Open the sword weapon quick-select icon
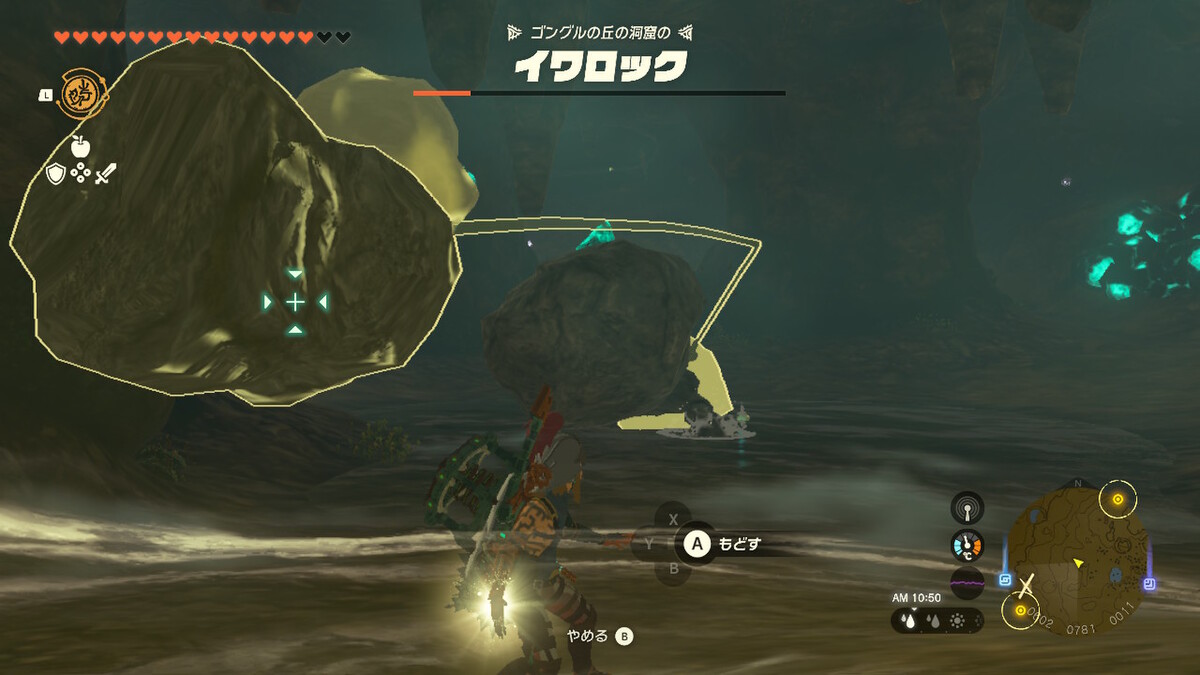The height and width of the screenshot is (675, 1200). coord(106,174)
